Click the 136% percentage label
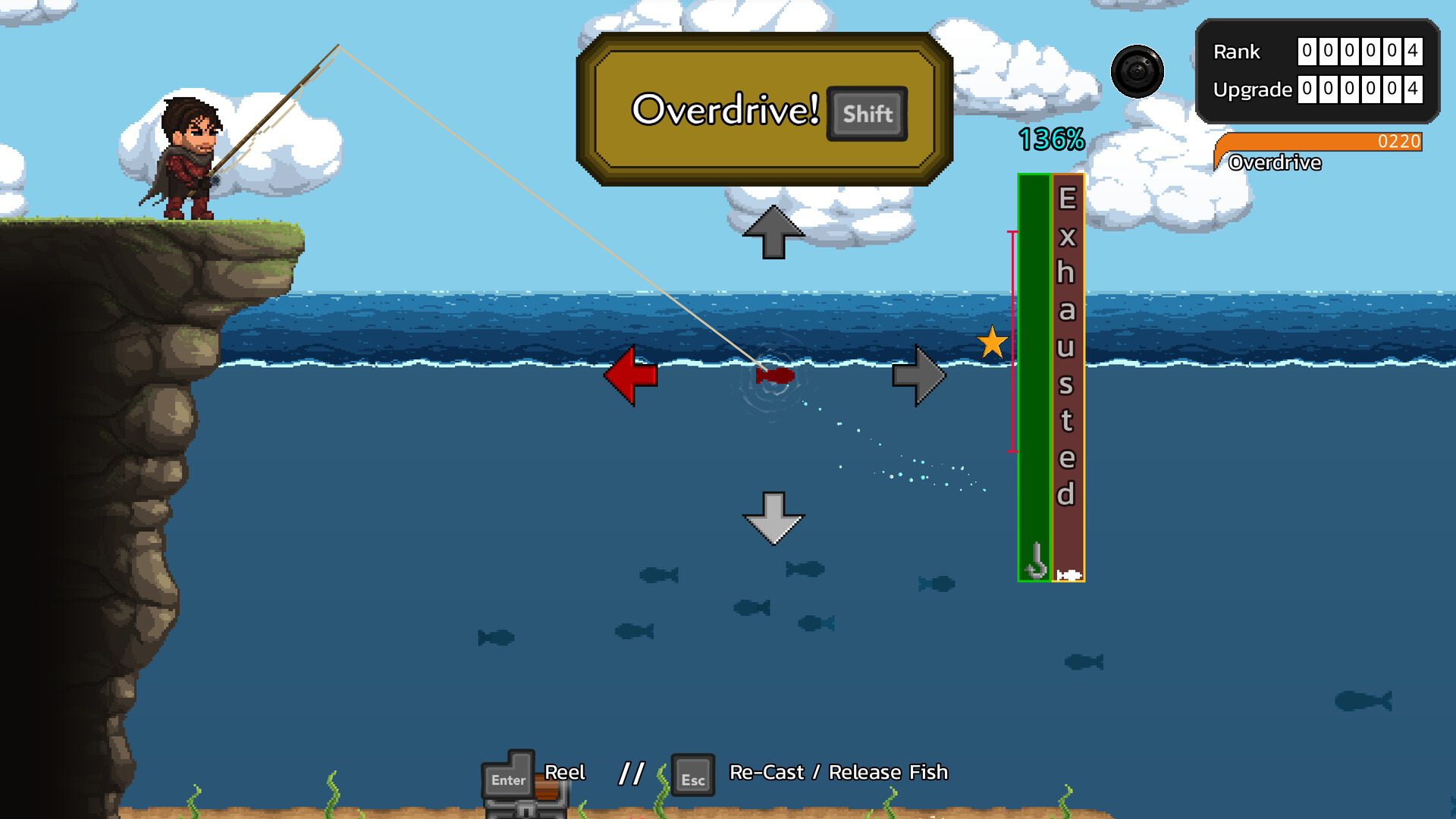The width and height of the screenshot is (1456, 819). coord(1051,140)
